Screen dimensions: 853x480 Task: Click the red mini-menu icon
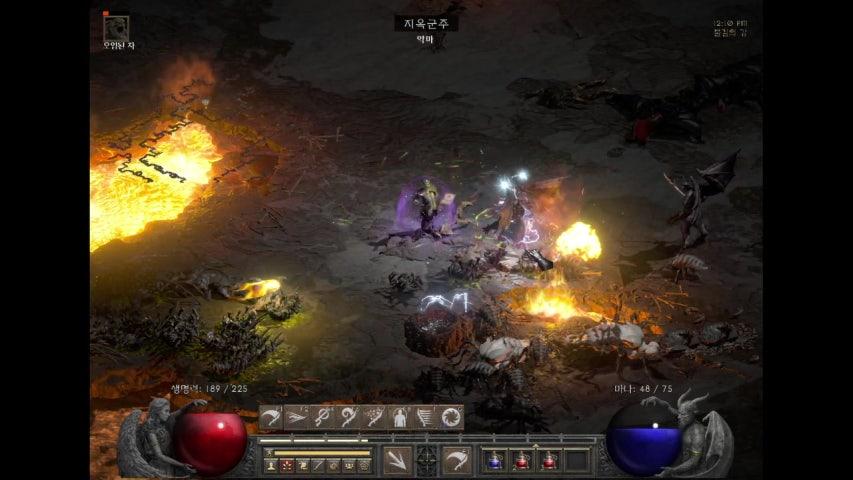(x=286, y=465)
